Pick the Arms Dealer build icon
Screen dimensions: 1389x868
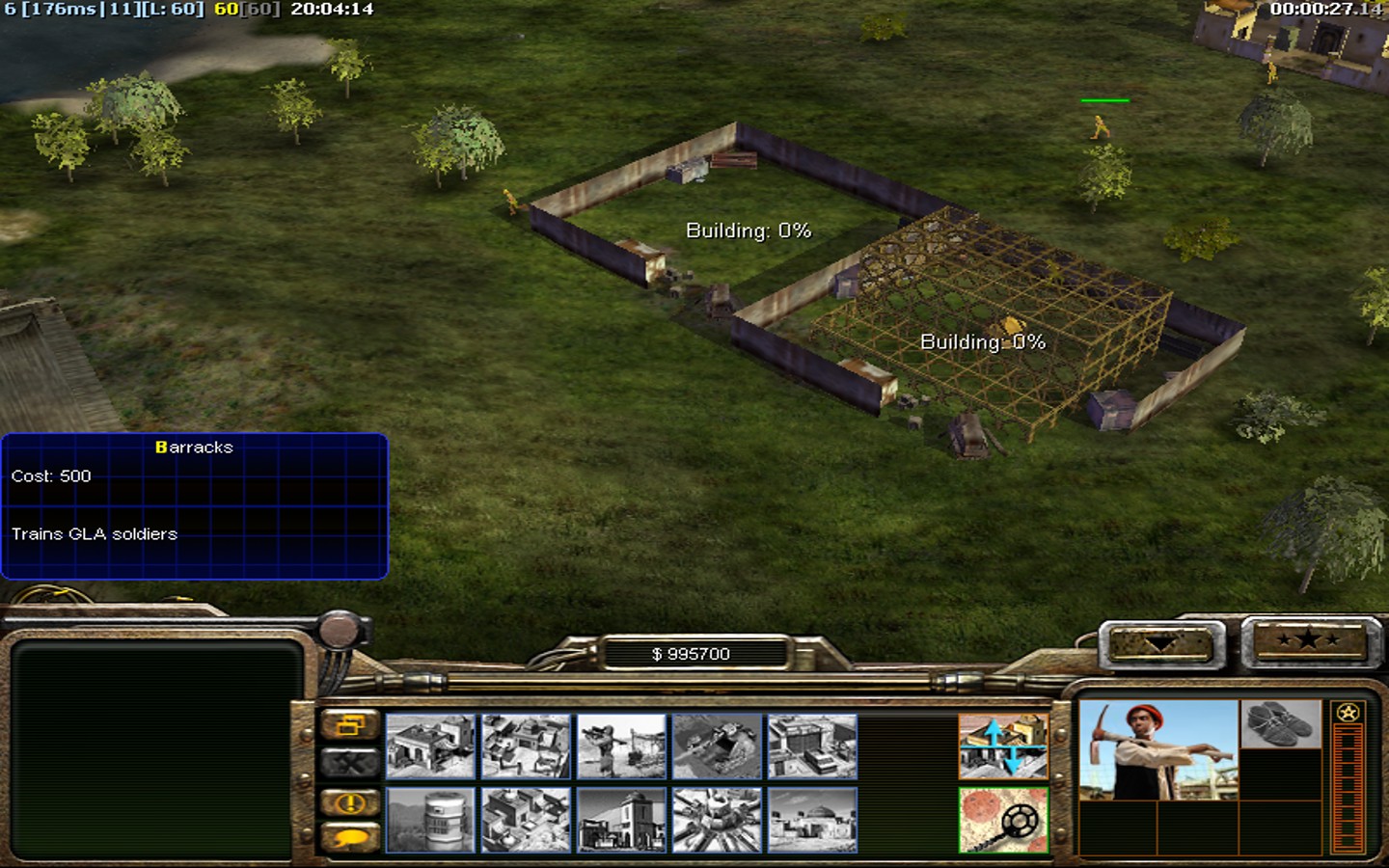coord(812,746)
